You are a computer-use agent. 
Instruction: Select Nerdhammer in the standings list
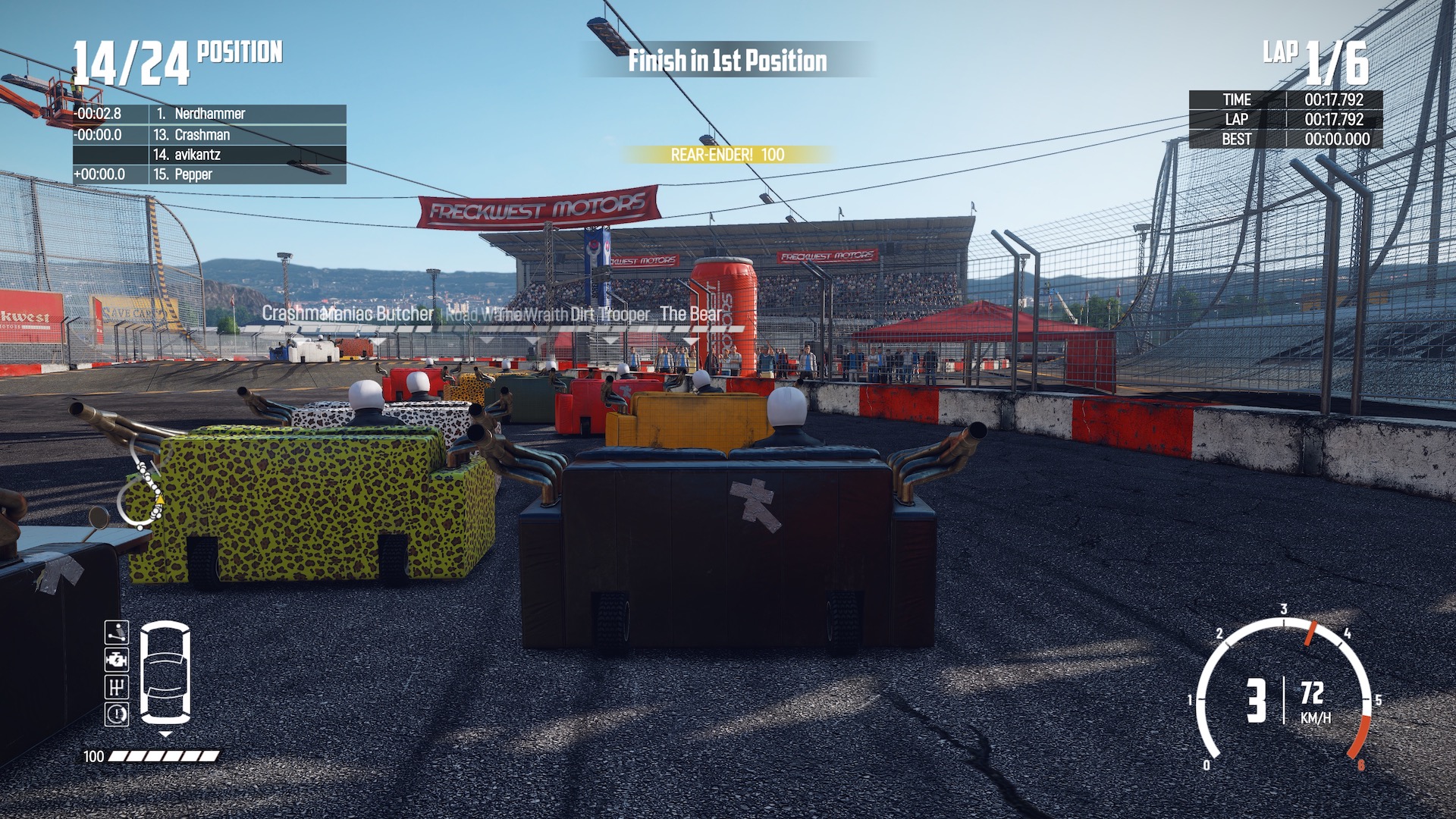[209, 114]
